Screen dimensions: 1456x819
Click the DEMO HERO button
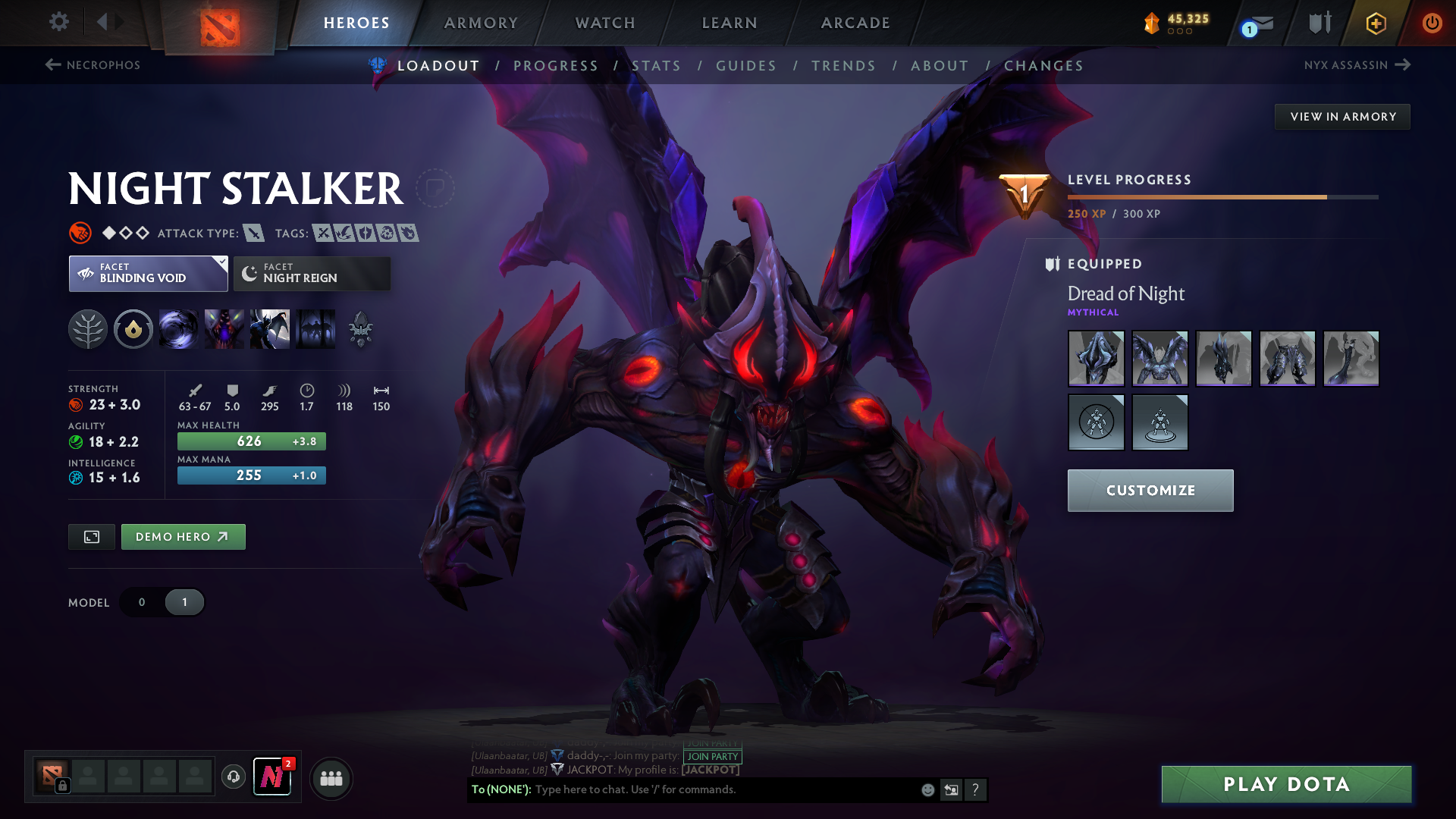(x=183, y=536)
